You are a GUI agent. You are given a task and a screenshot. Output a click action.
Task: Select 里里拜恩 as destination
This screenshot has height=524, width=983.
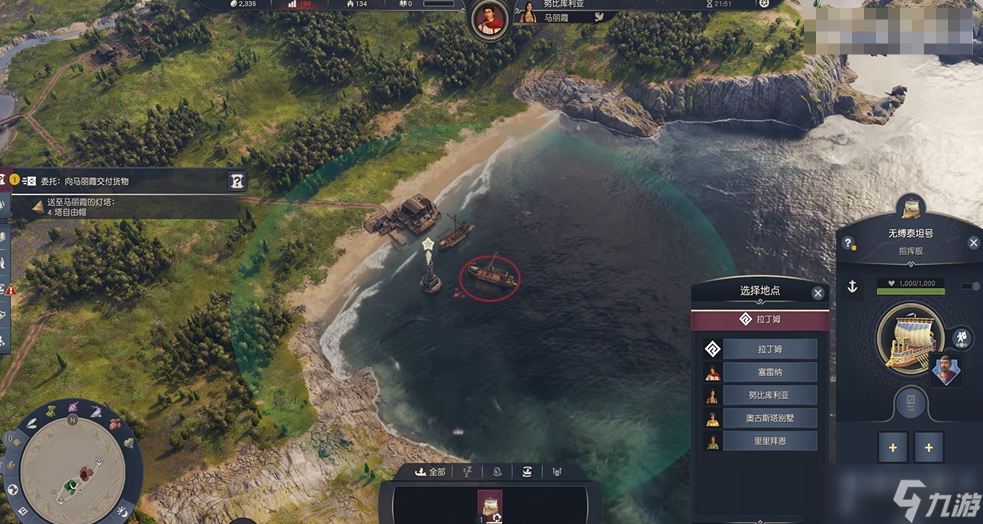[x=770, y=441]
